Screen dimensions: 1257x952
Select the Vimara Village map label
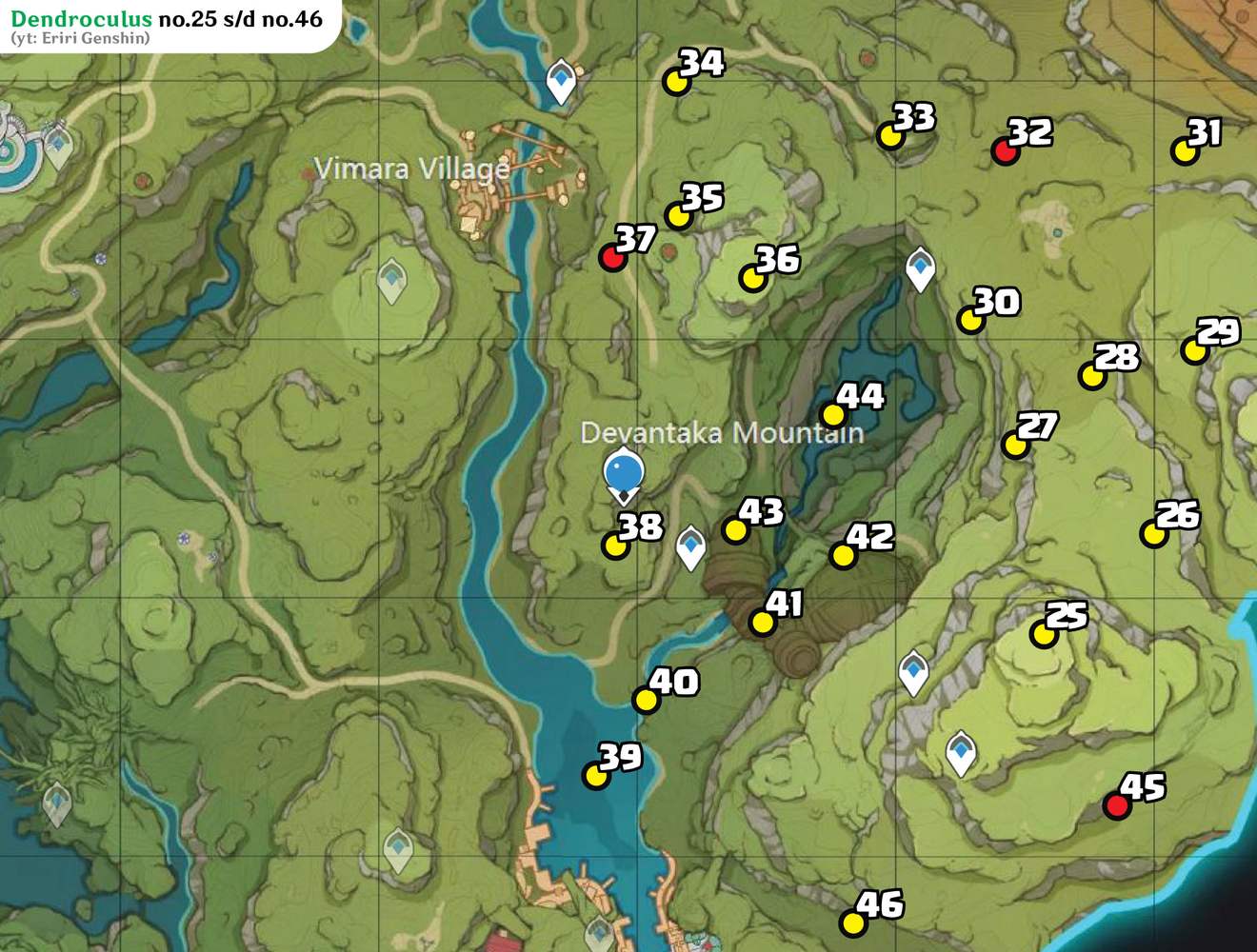click(412, 169)
